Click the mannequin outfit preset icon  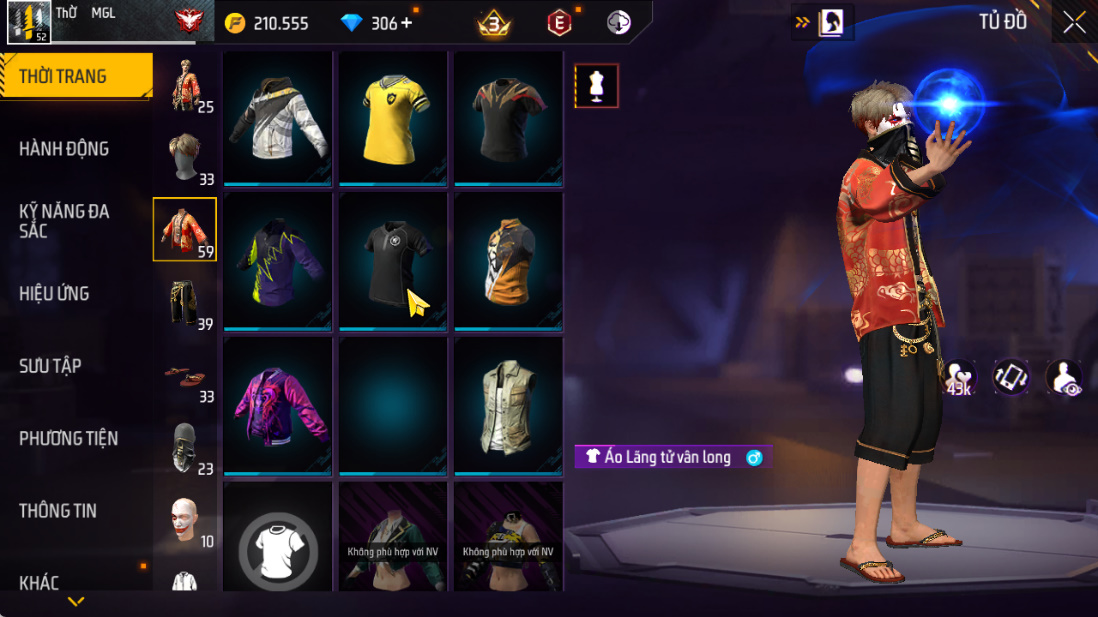pos(596,86)
